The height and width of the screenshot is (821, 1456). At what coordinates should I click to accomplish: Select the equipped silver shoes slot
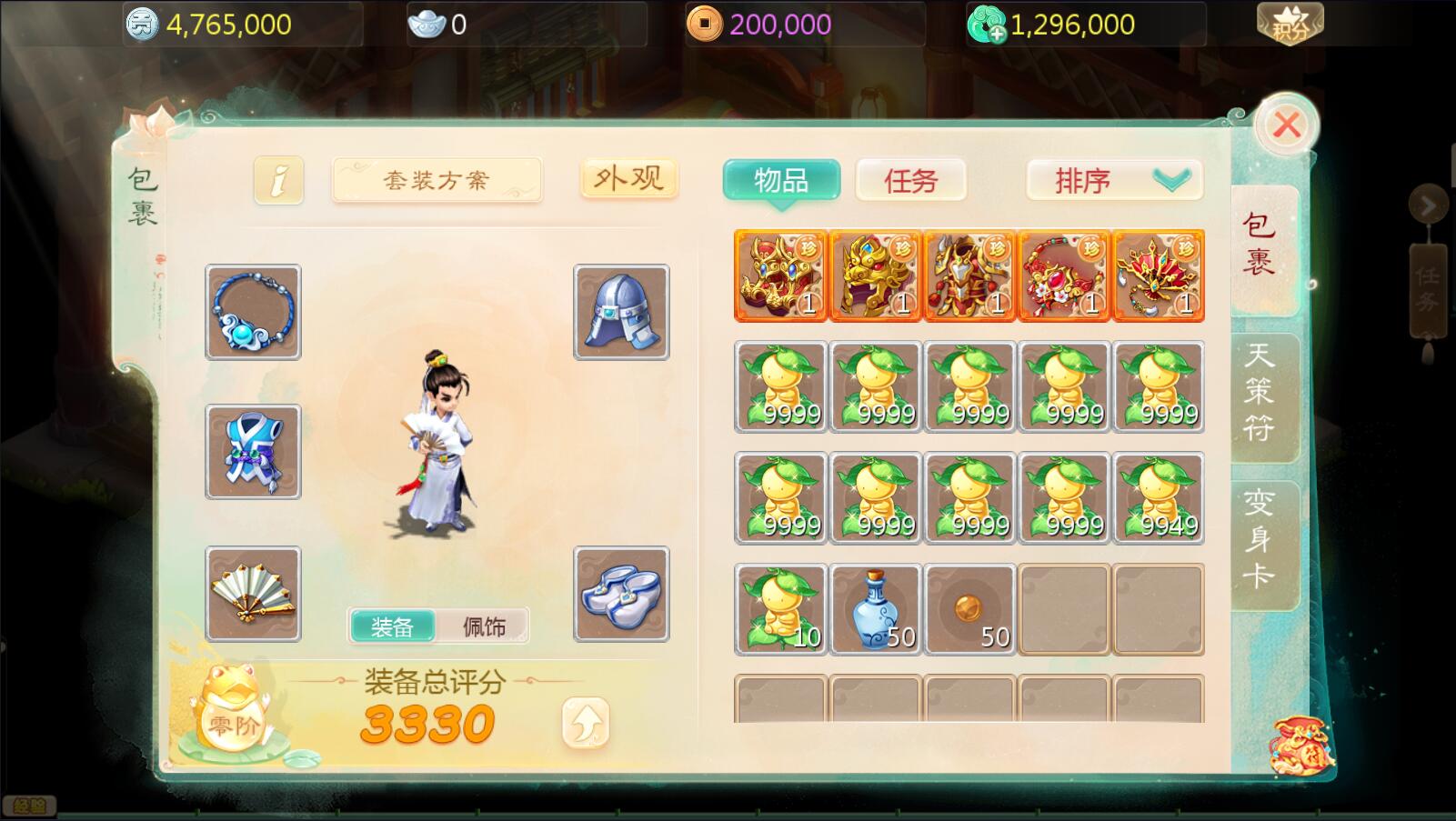pos(621,594)
